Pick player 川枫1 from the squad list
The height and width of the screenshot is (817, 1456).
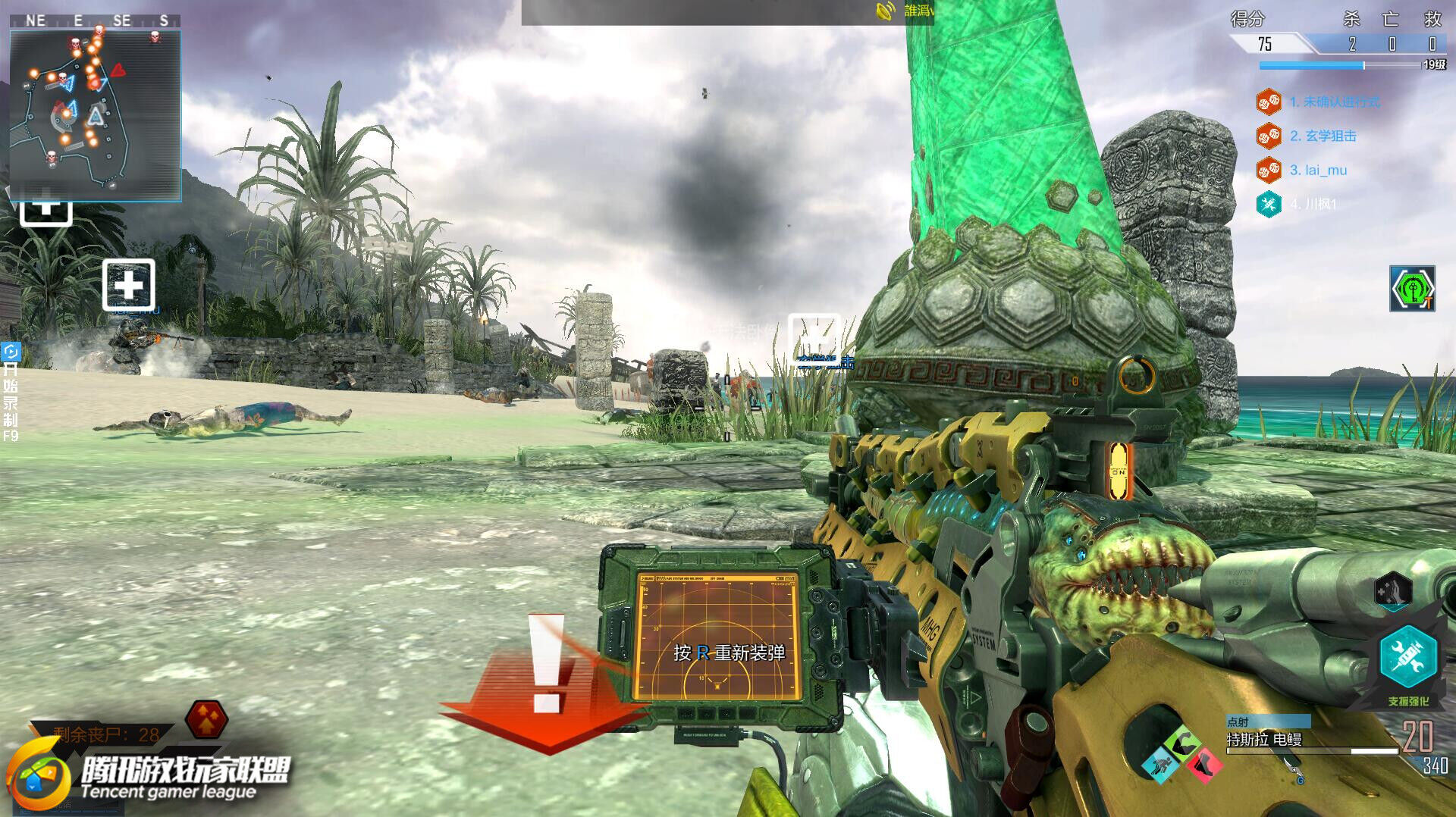pos(1313,204)
